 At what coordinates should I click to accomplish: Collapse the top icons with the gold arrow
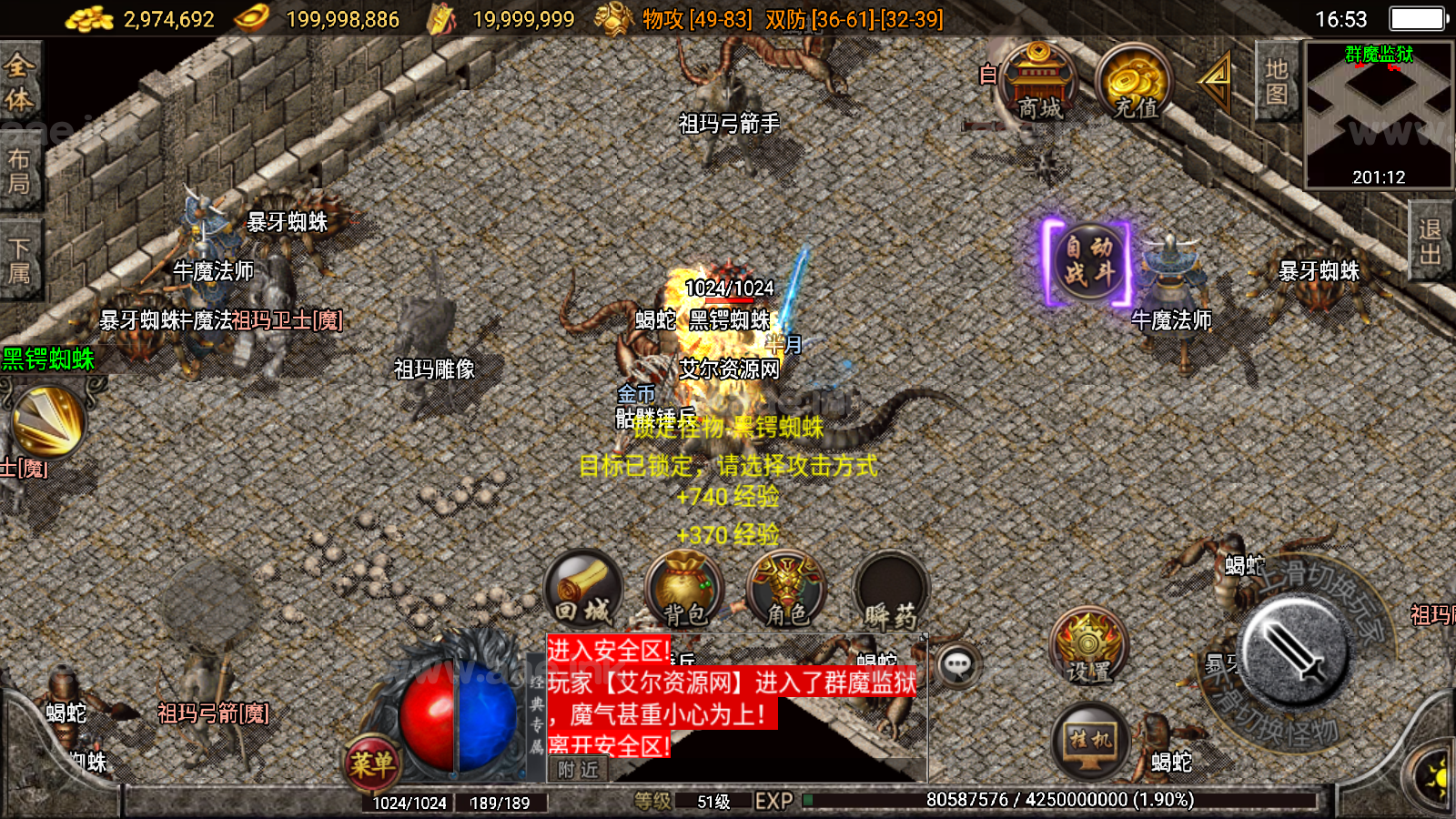(1216, 80)
